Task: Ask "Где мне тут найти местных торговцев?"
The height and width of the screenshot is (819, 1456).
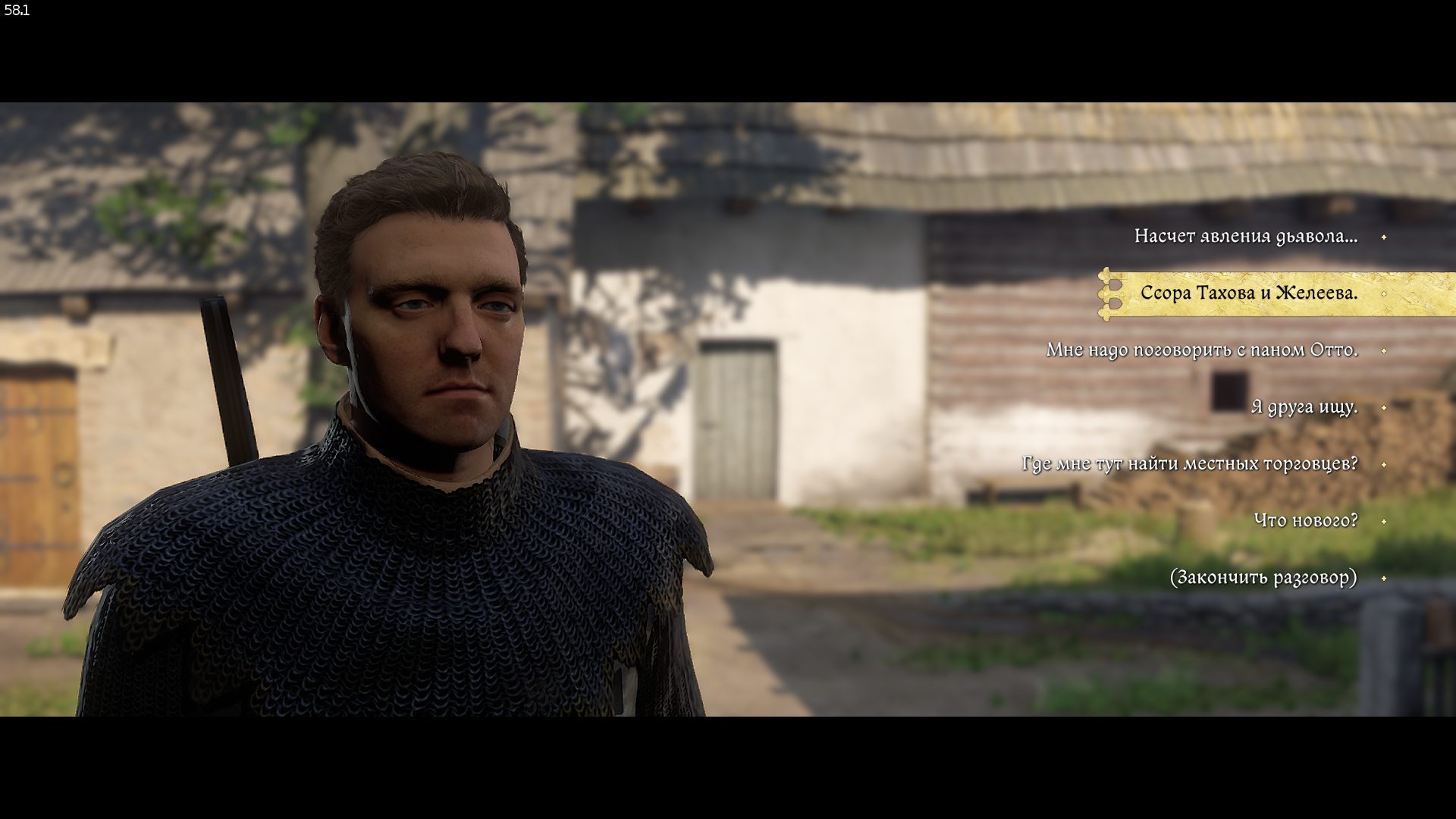Action: tap(1189, 464)
